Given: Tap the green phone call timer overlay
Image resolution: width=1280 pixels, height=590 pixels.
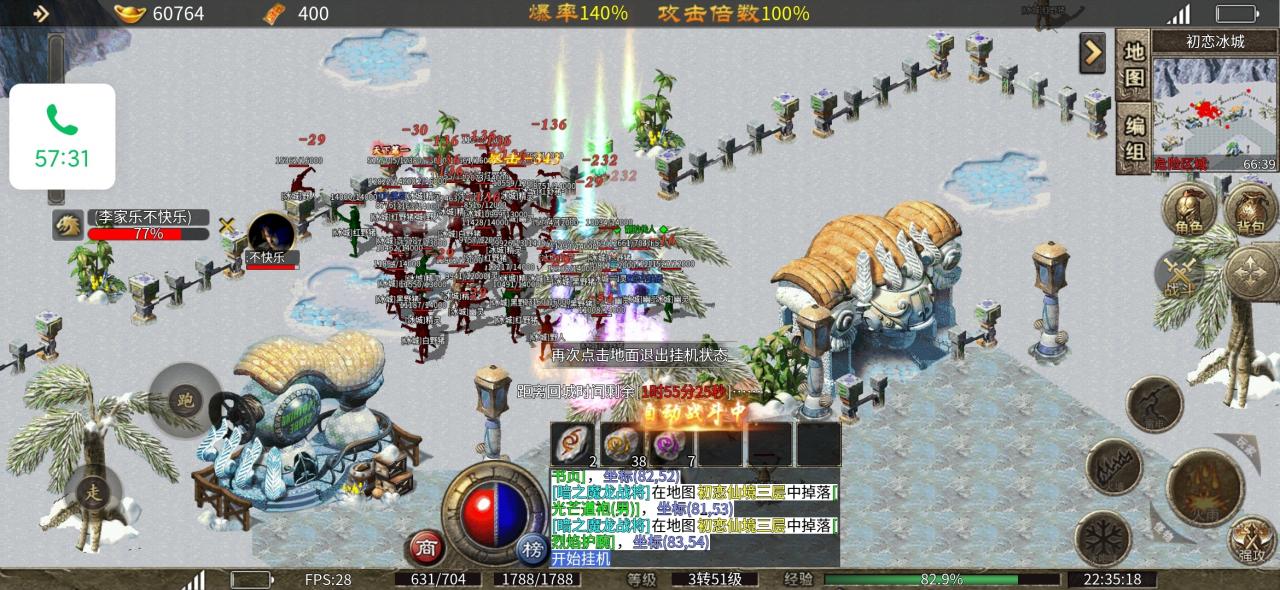Looking at the screenshot, I should 62,137.
